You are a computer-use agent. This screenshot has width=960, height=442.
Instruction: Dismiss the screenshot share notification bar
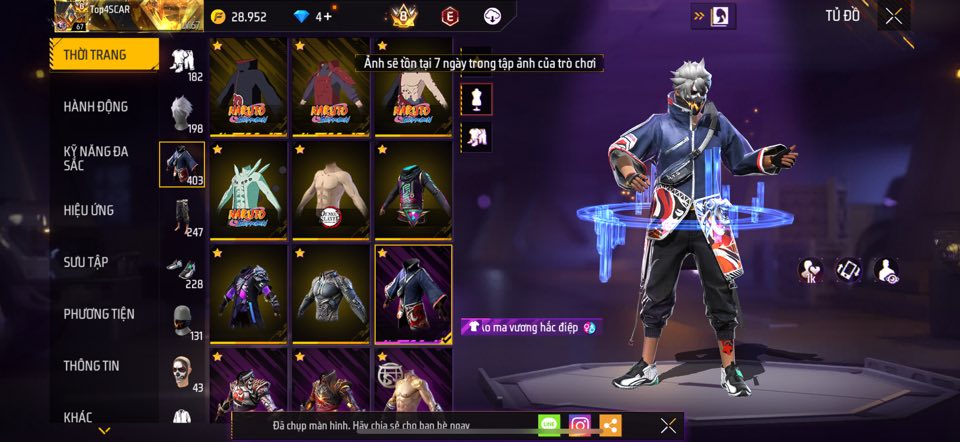(x=668, y=425)
